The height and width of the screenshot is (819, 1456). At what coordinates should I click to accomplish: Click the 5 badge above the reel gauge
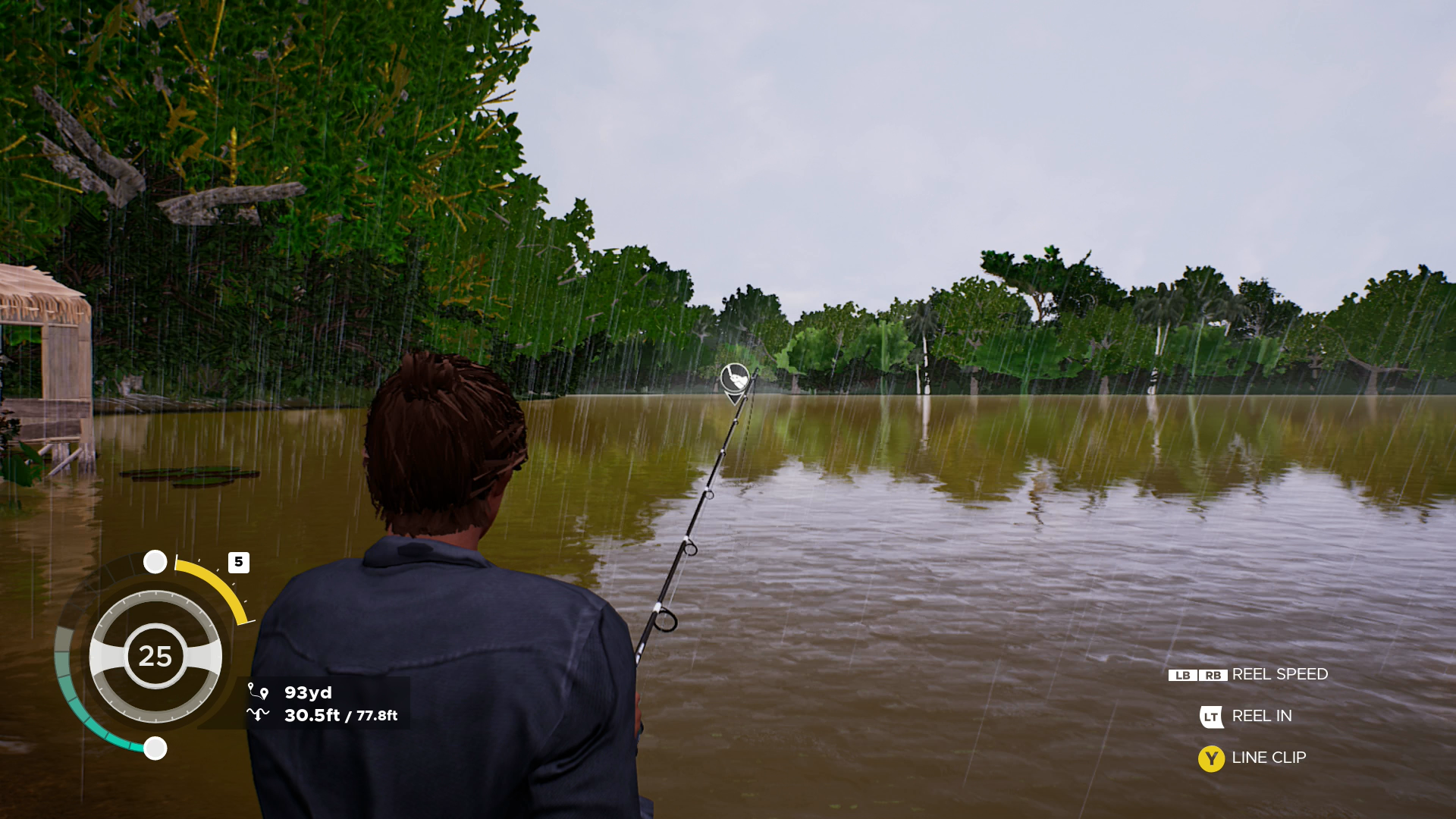pos(239,561)
